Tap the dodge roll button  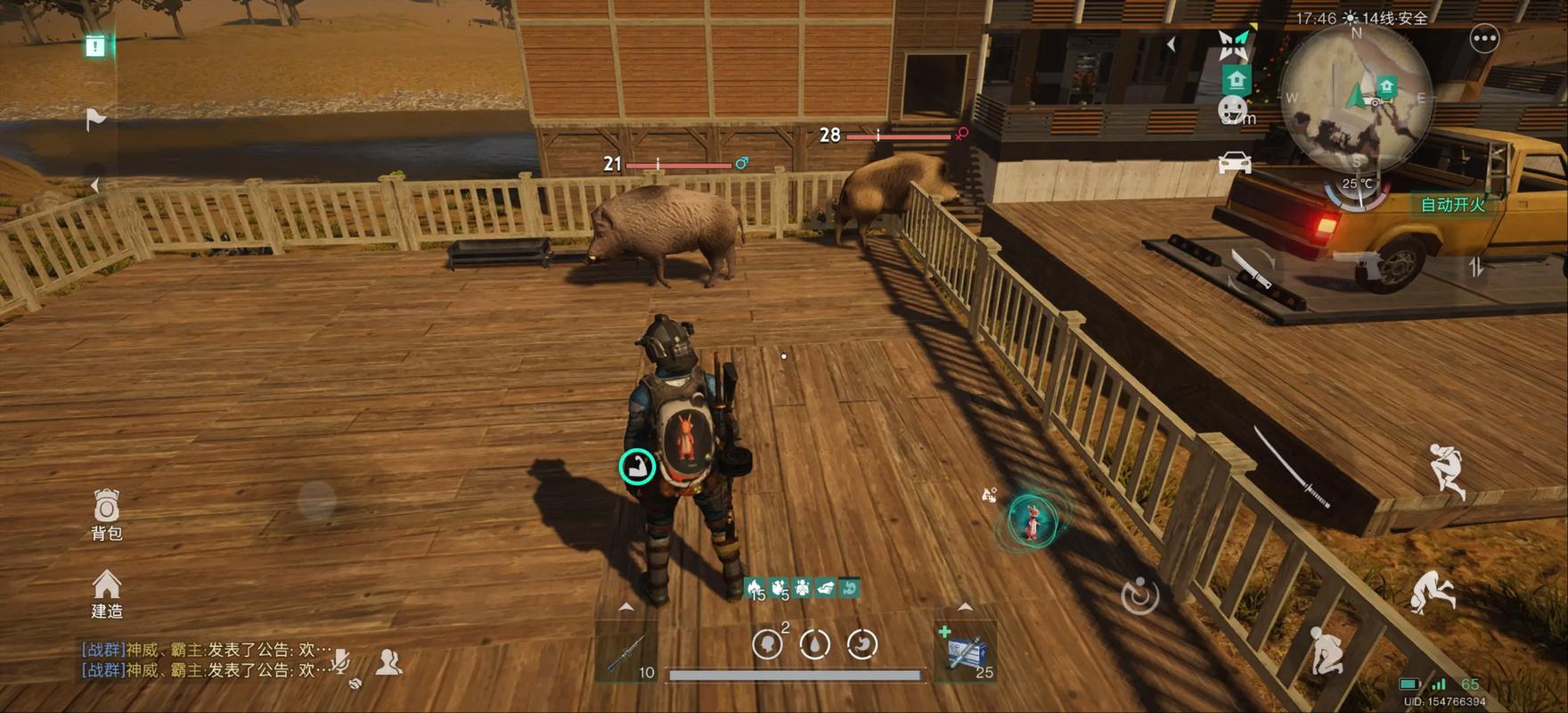[1433, 591]
